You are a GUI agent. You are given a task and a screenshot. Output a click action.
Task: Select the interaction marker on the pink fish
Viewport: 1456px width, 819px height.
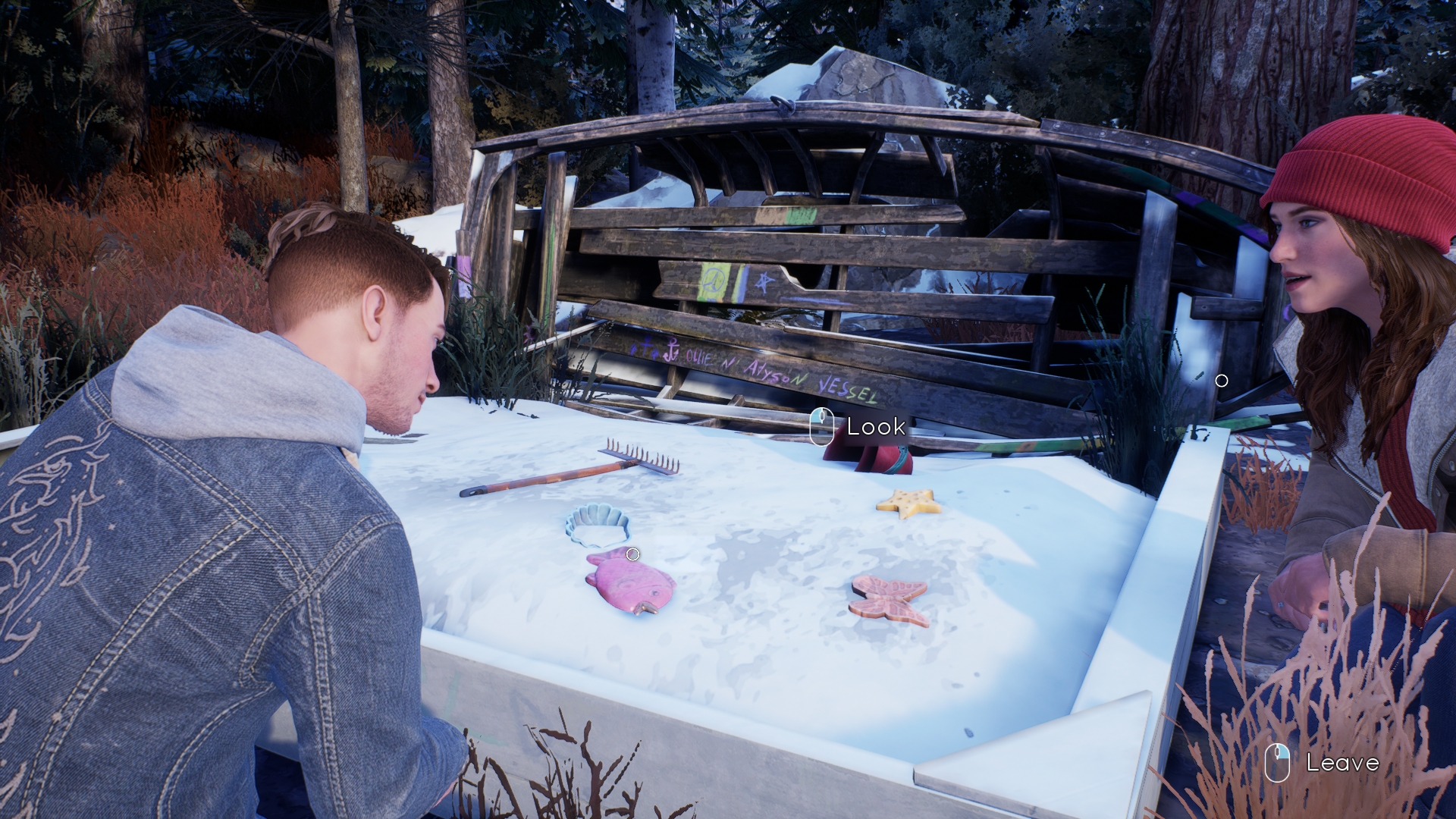coord(632,554)
